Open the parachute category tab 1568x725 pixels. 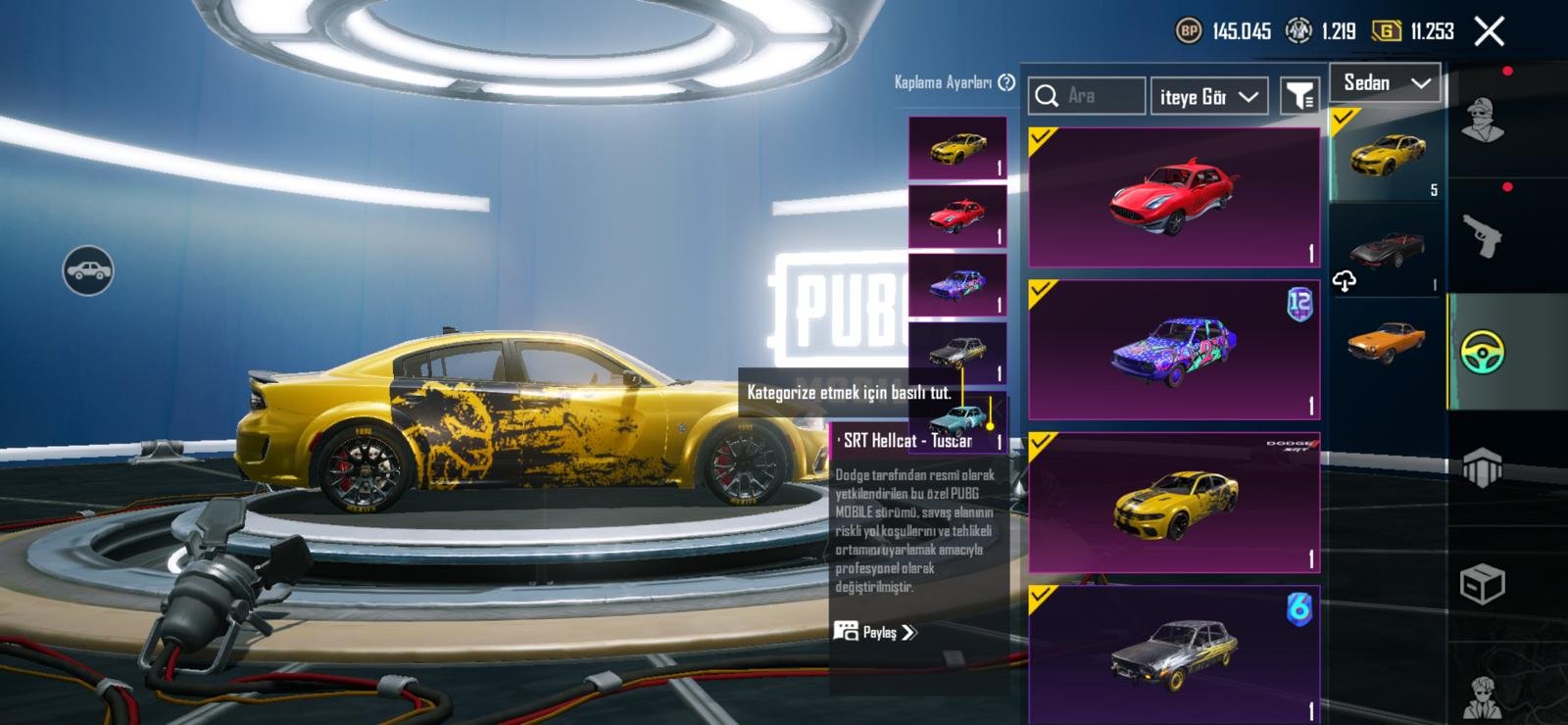[x=1483, y=467]
